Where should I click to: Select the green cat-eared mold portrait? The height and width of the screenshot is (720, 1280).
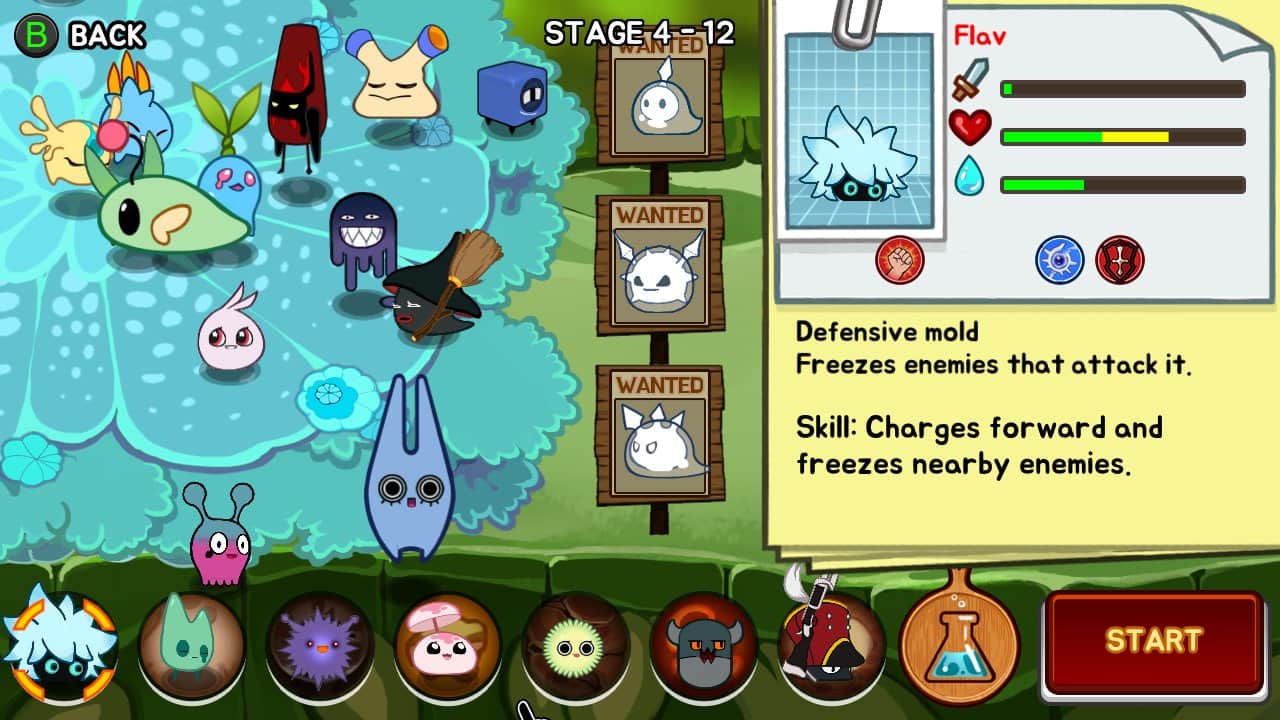tap(190, 645)
